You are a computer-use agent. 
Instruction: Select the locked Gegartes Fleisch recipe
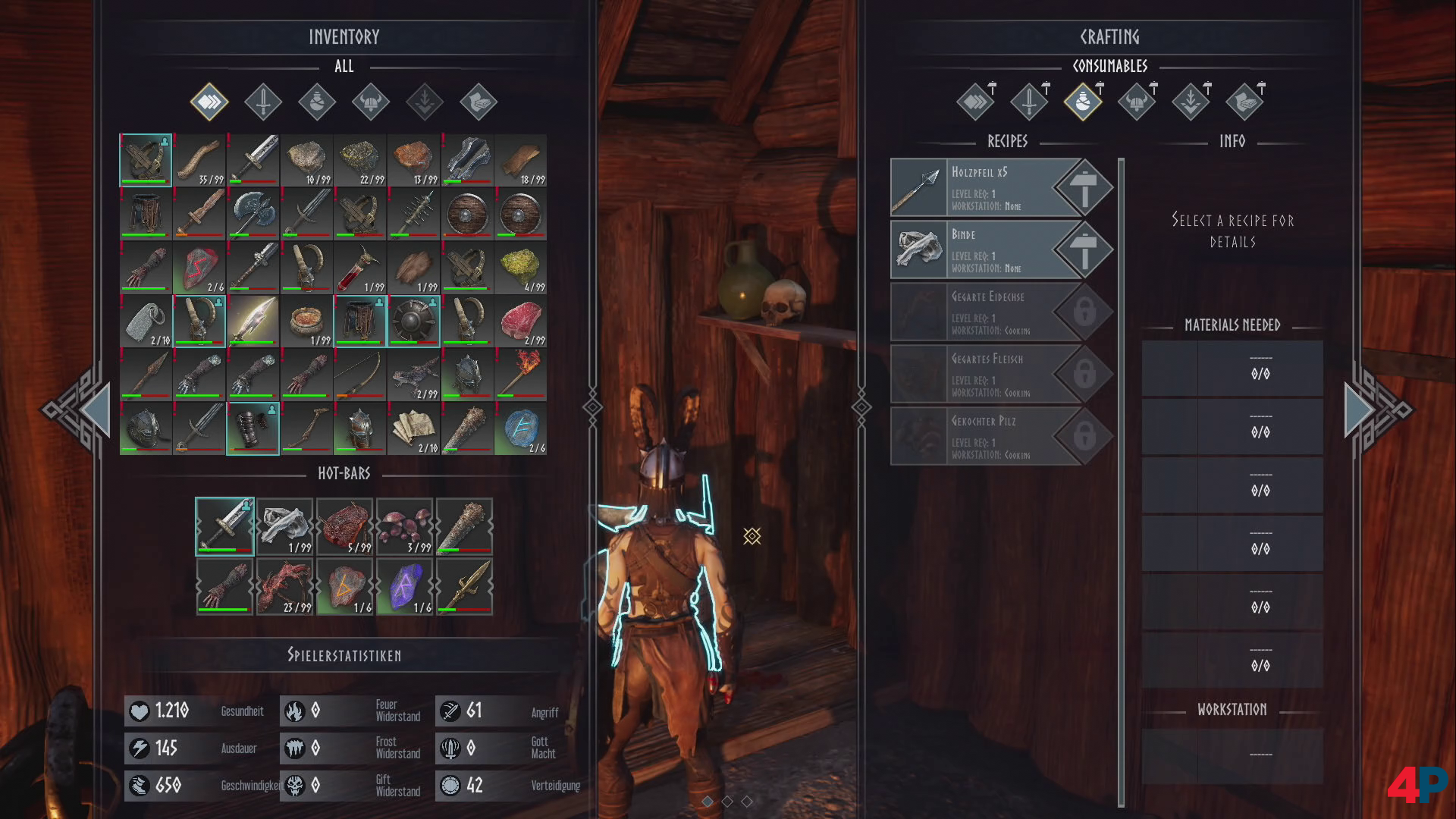click(986, 375)
